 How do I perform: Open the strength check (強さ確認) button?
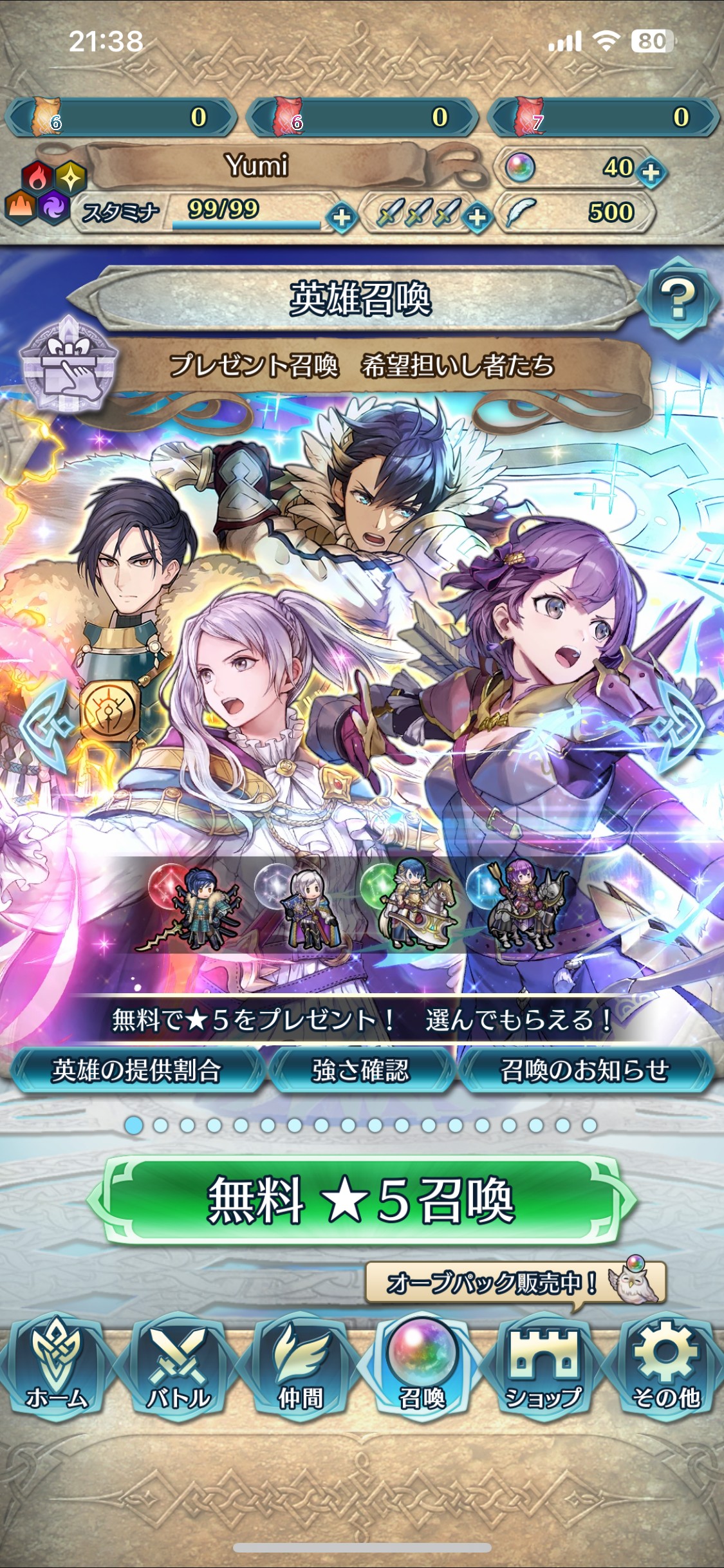click(361, 1070)
